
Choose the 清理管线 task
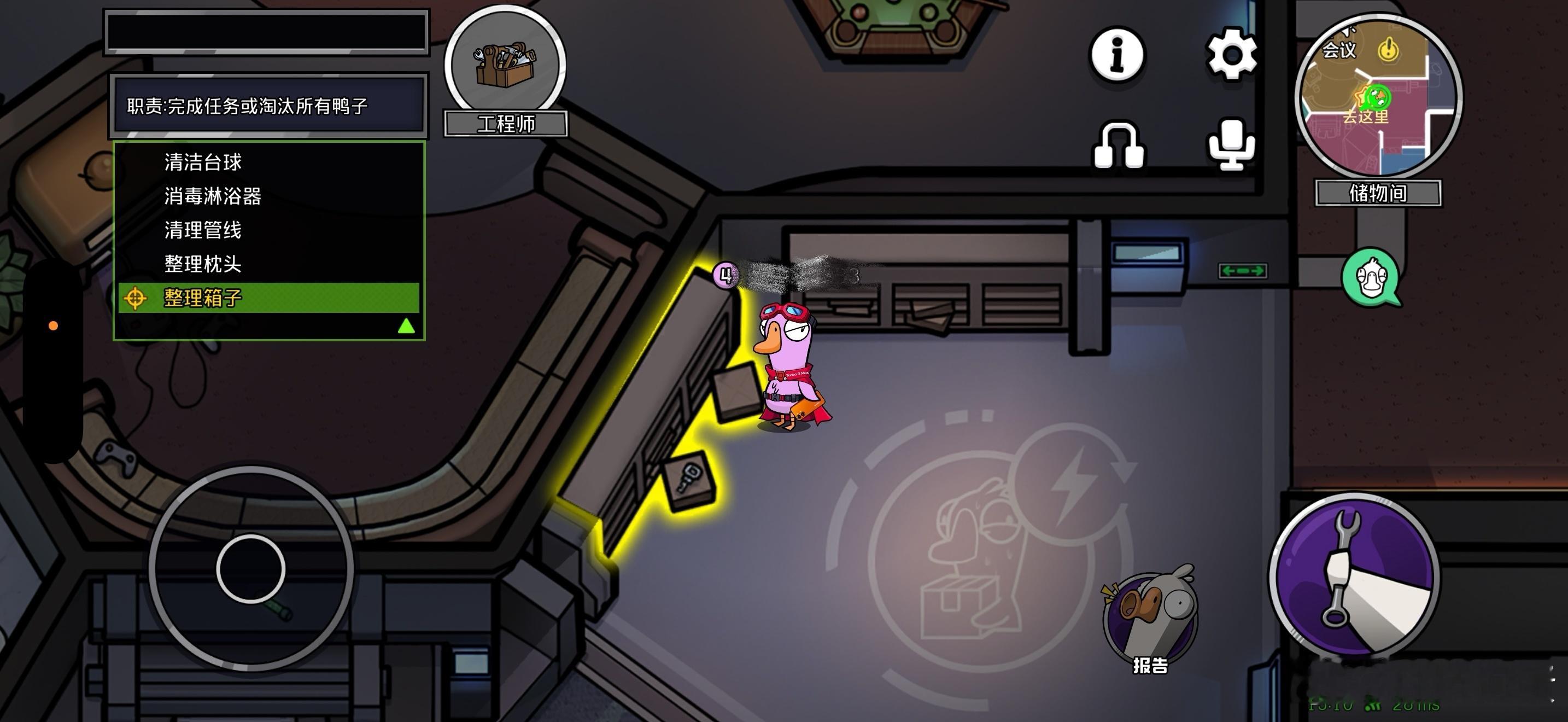tap(203, 230)
